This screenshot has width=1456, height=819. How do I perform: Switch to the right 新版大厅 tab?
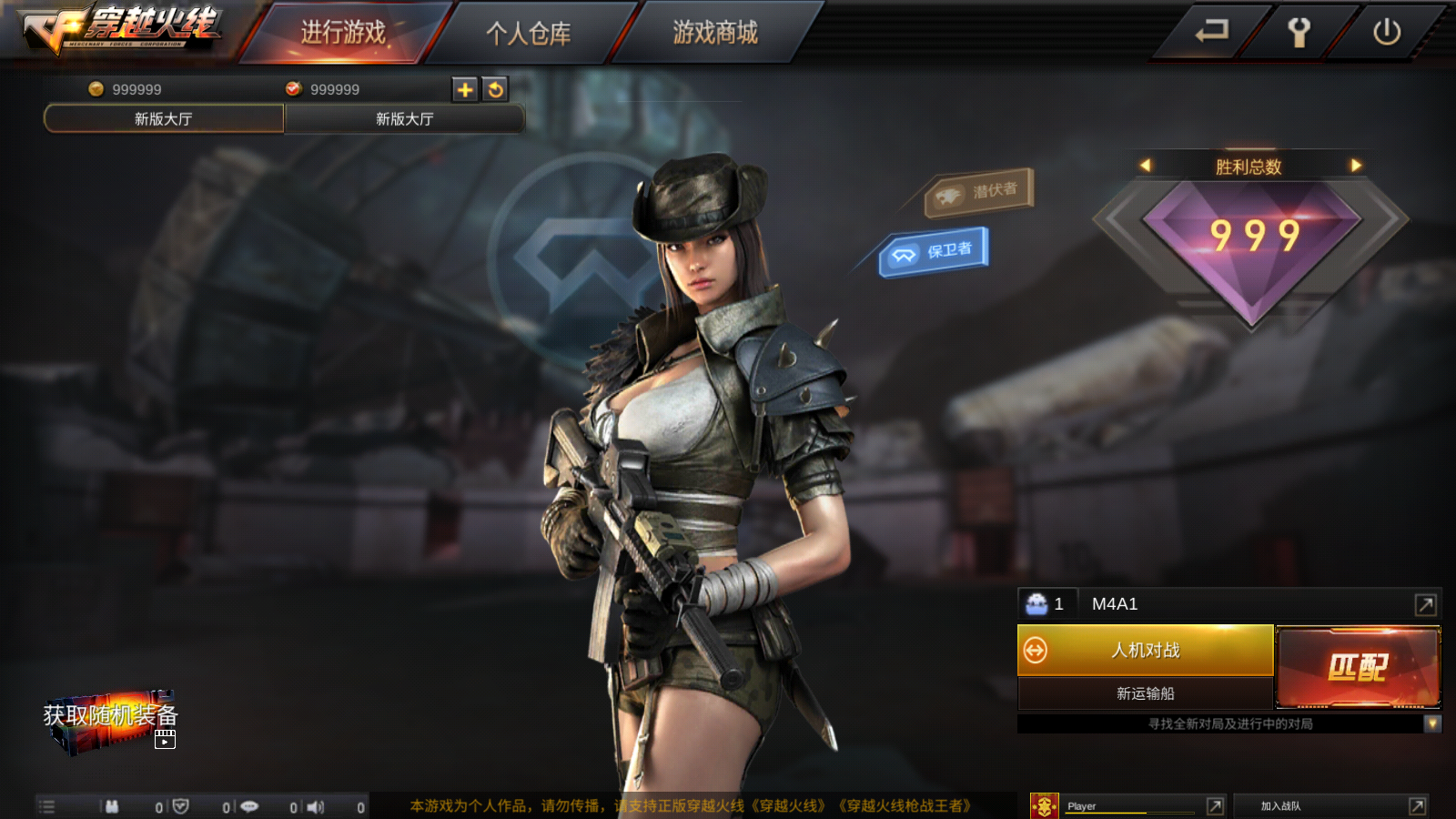click(x=405, y=118)
